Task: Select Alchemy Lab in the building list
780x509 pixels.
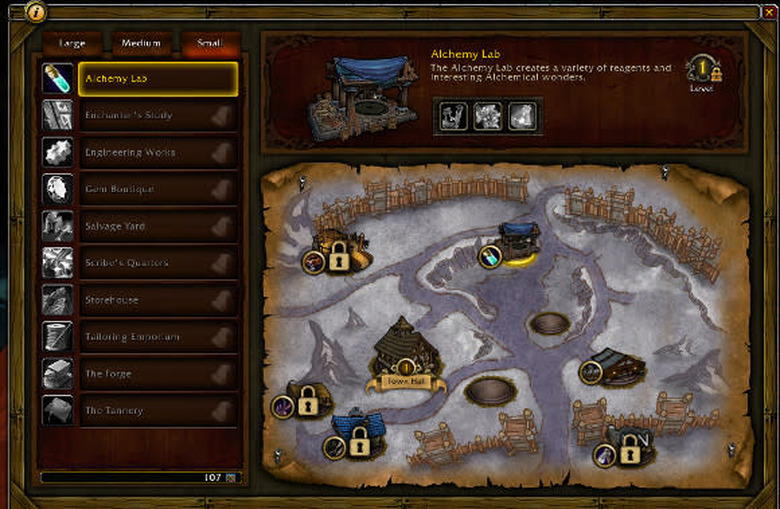Action: (x=158, y=78)
